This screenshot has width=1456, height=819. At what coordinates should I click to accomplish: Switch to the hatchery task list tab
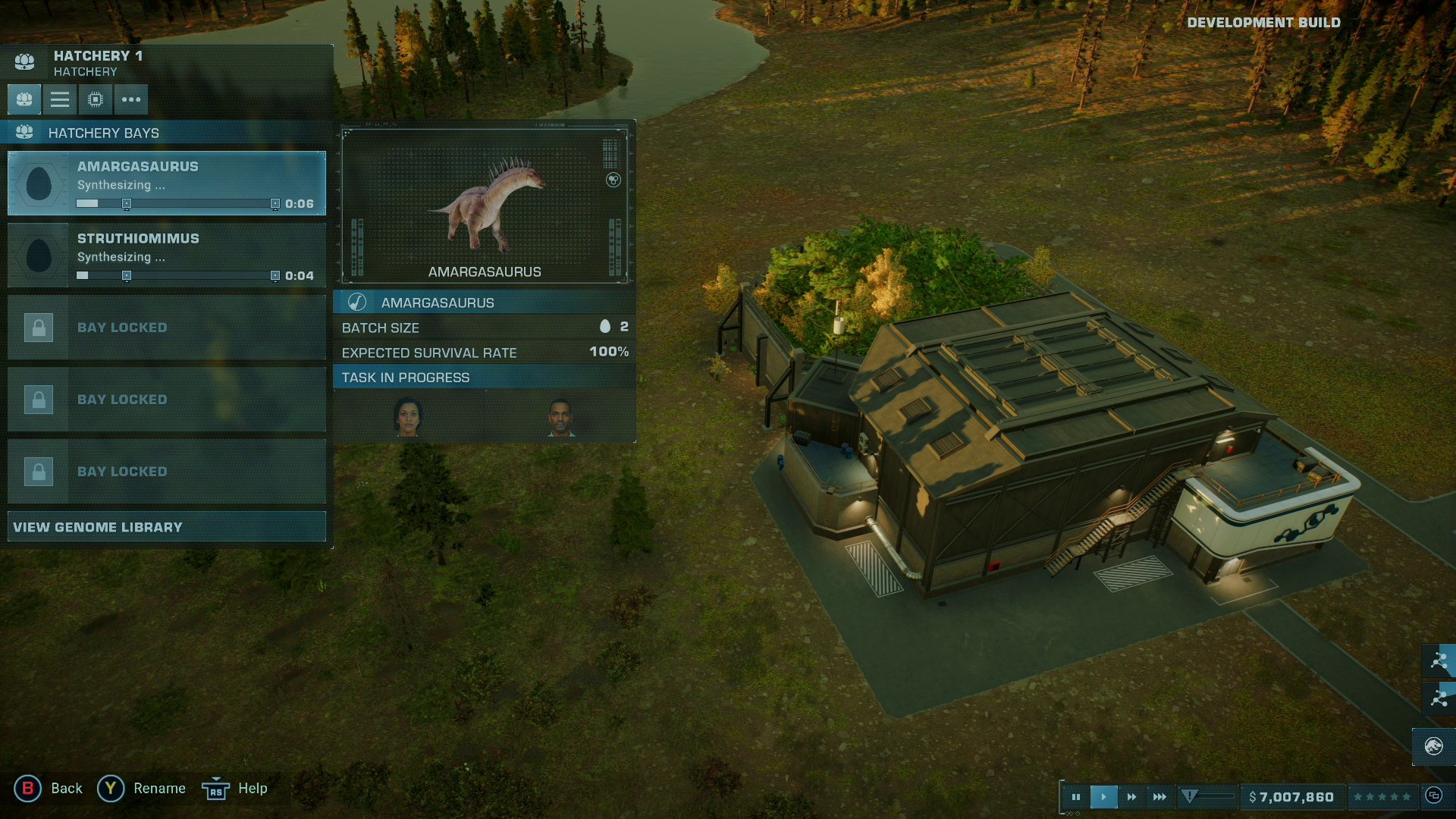point(59,99)
